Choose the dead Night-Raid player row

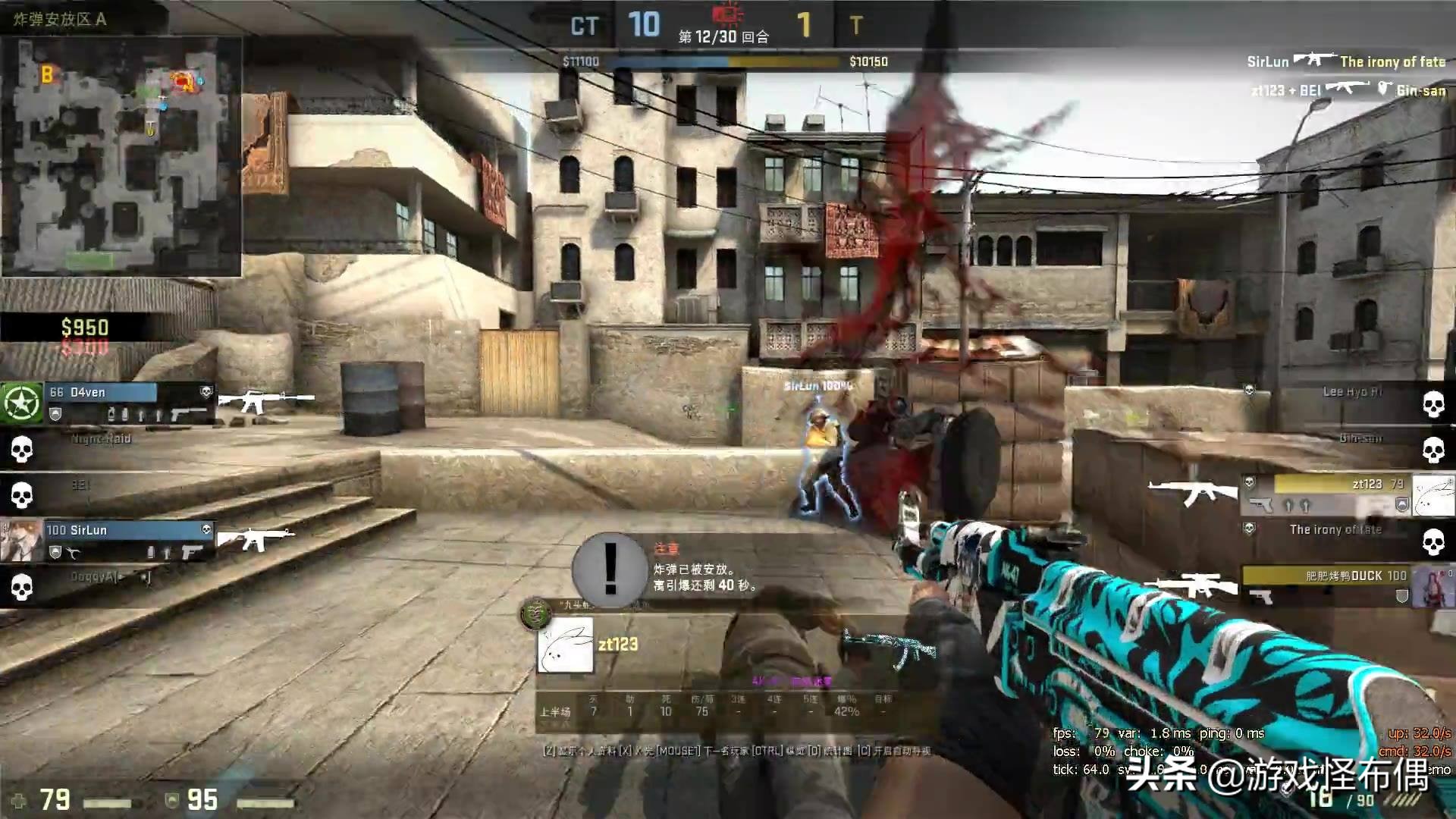tap(106, 449)
